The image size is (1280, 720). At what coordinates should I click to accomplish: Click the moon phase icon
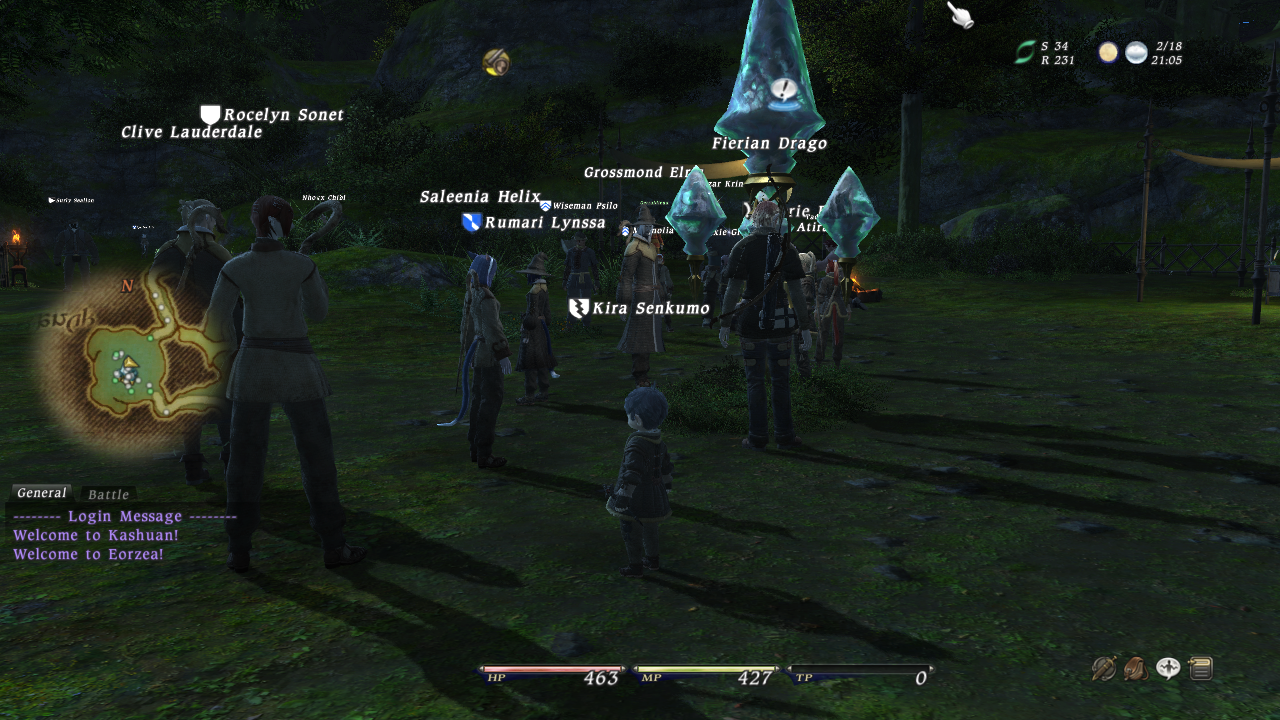click(1108, 53)
